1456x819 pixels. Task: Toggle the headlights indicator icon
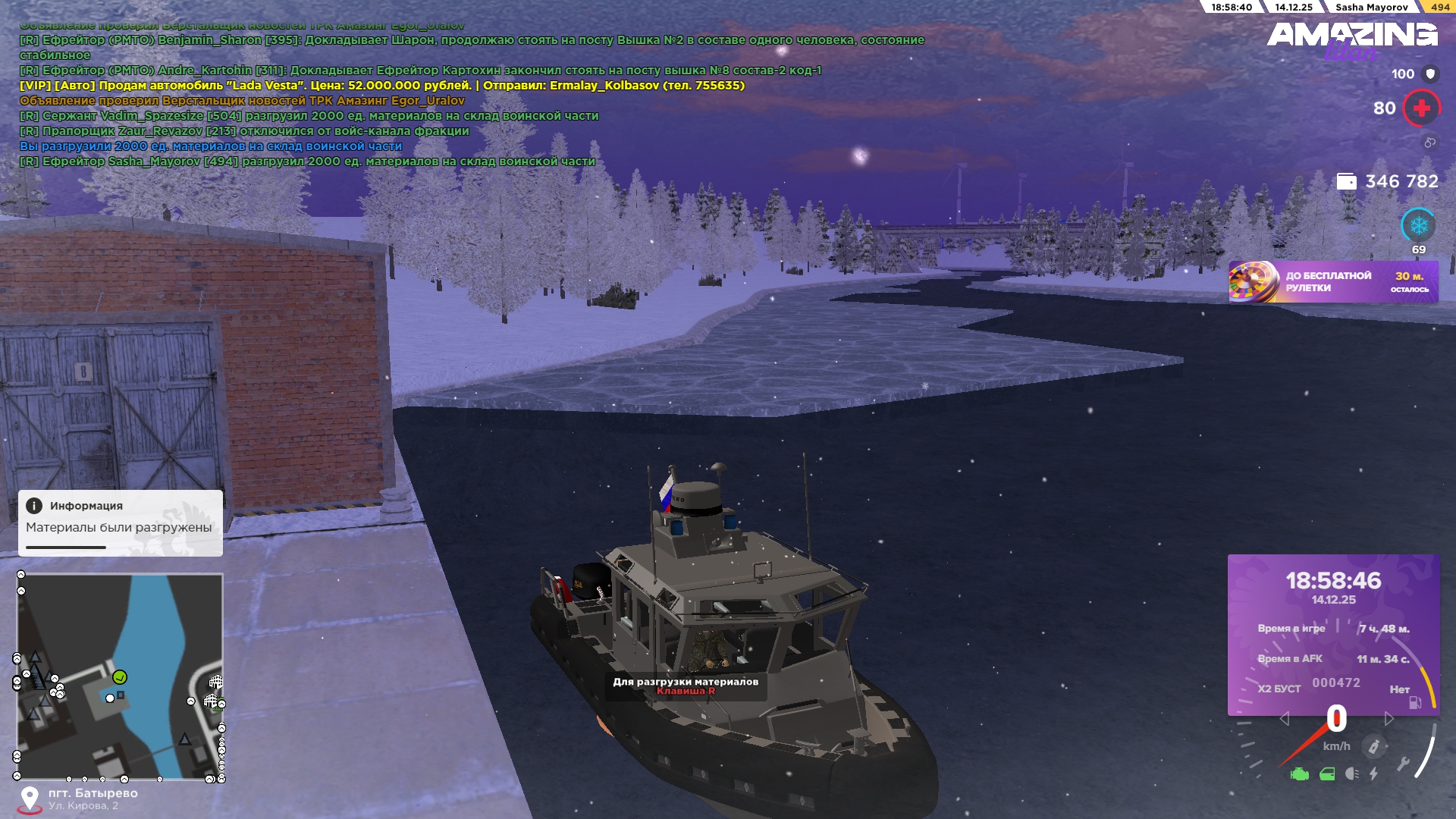(x=1351, y=774)
